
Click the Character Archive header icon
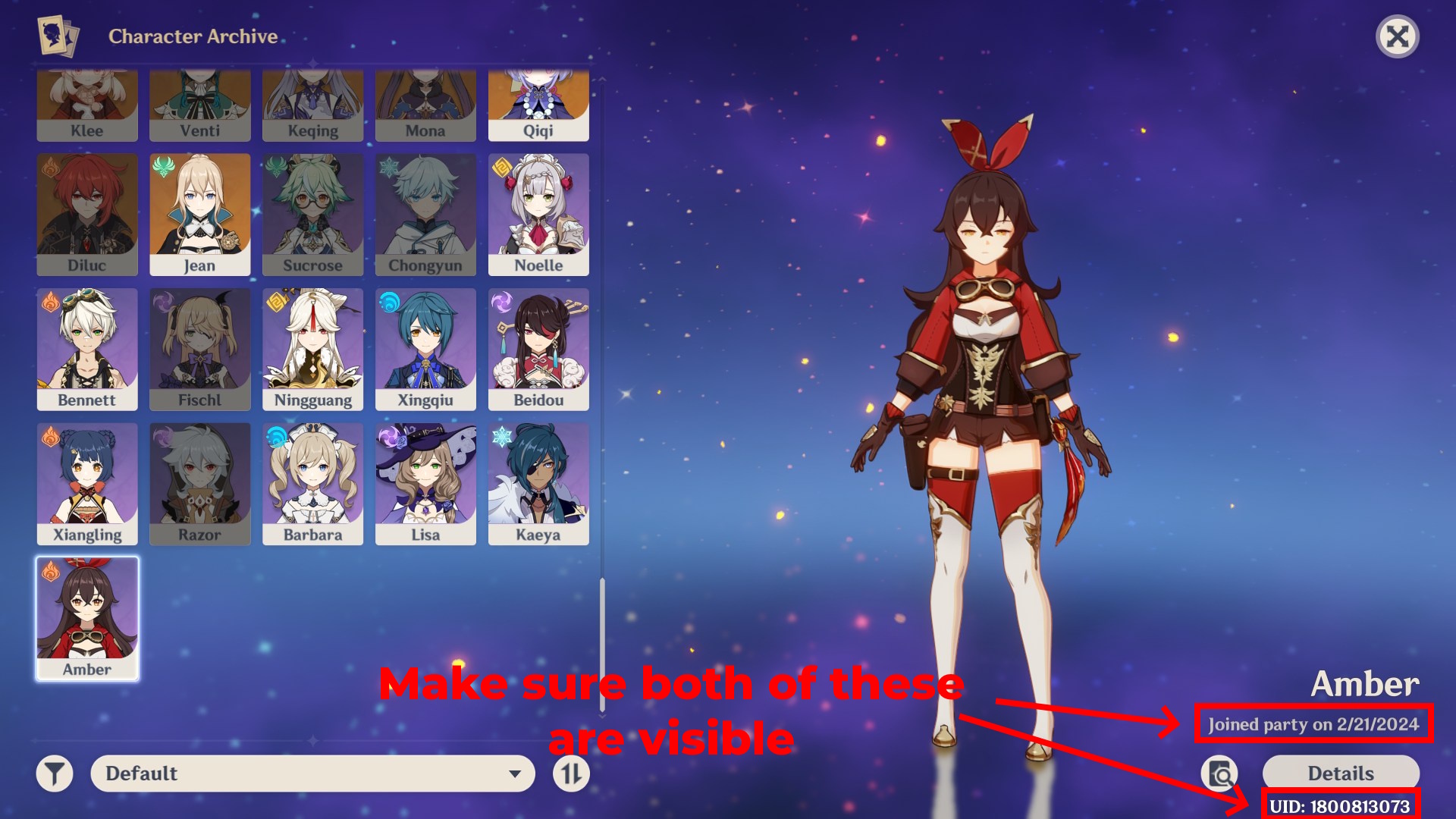point(57,35)
